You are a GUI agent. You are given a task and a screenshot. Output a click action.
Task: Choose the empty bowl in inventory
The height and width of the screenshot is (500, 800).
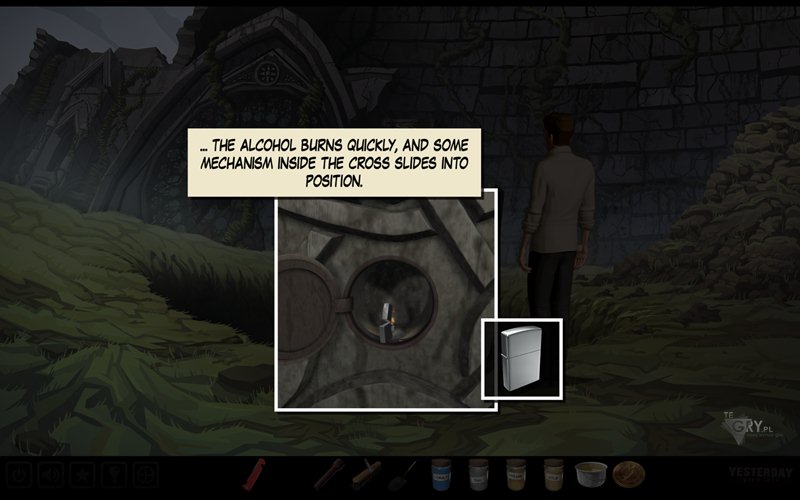click(x=589, y=473)
